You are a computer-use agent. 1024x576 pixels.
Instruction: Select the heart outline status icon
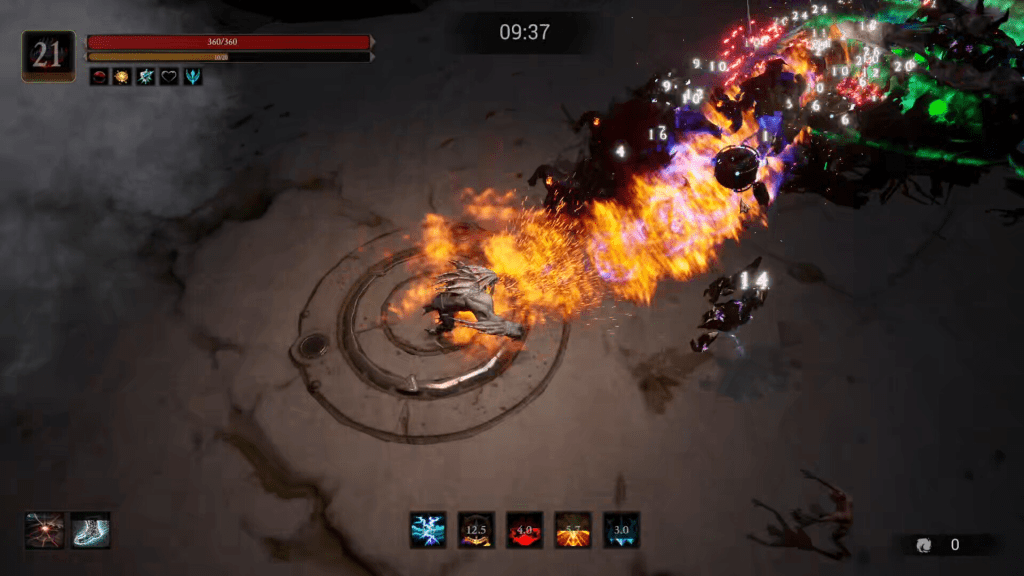[x=169, y=76]
